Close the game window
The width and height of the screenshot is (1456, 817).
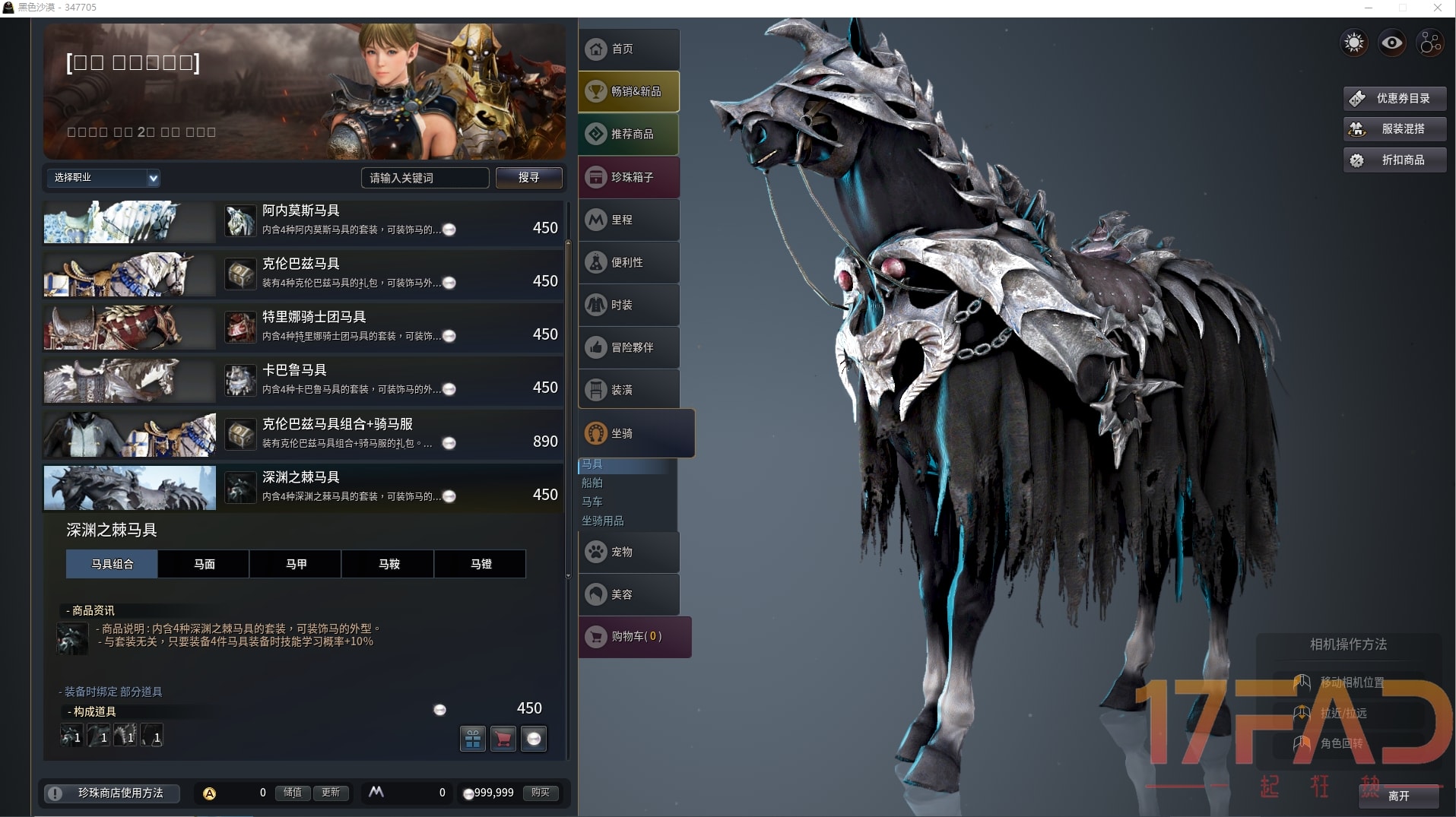1437,8
